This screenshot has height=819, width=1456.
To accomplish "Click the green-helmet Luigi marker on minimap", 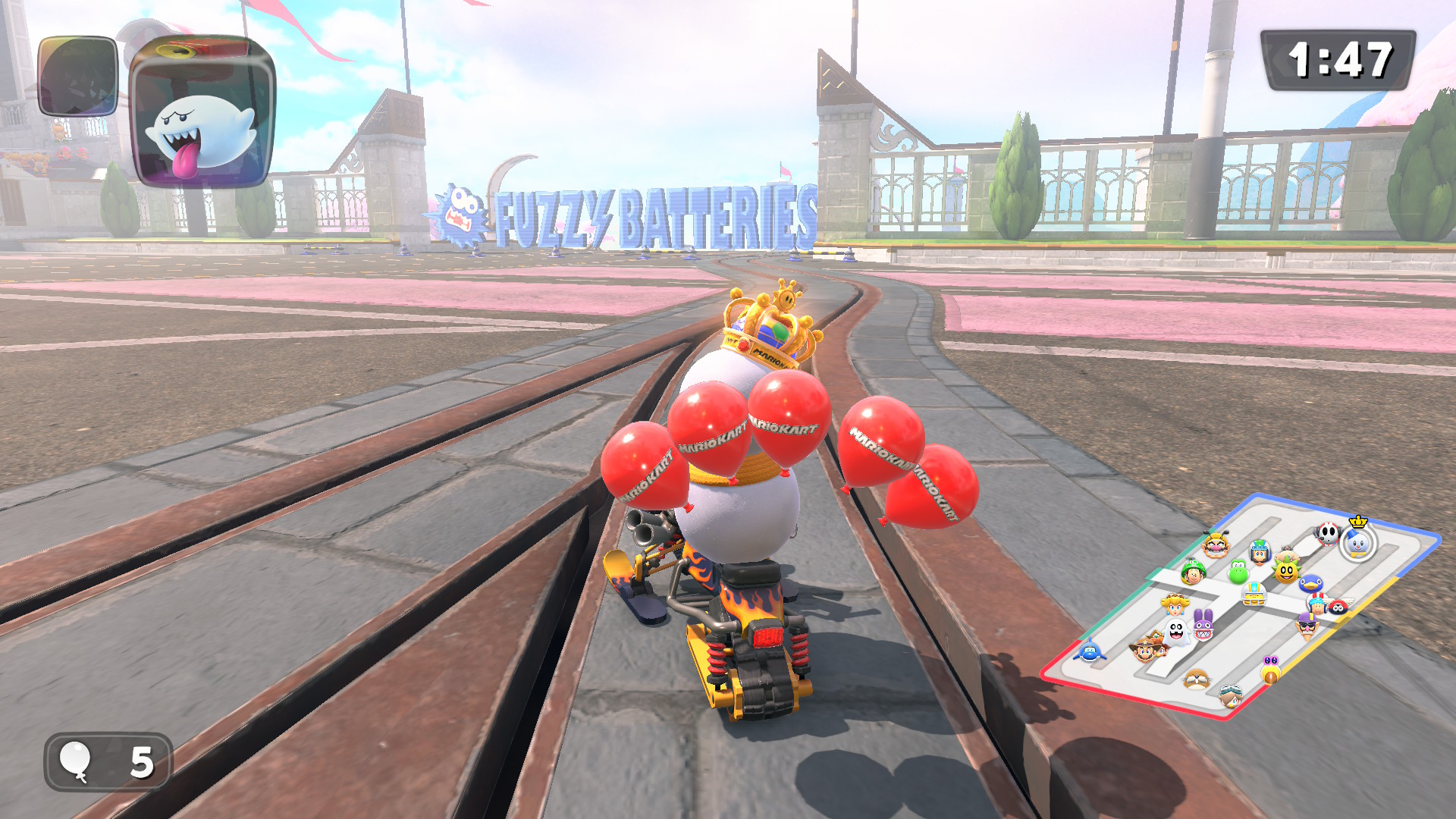I will click(1194, 571).
